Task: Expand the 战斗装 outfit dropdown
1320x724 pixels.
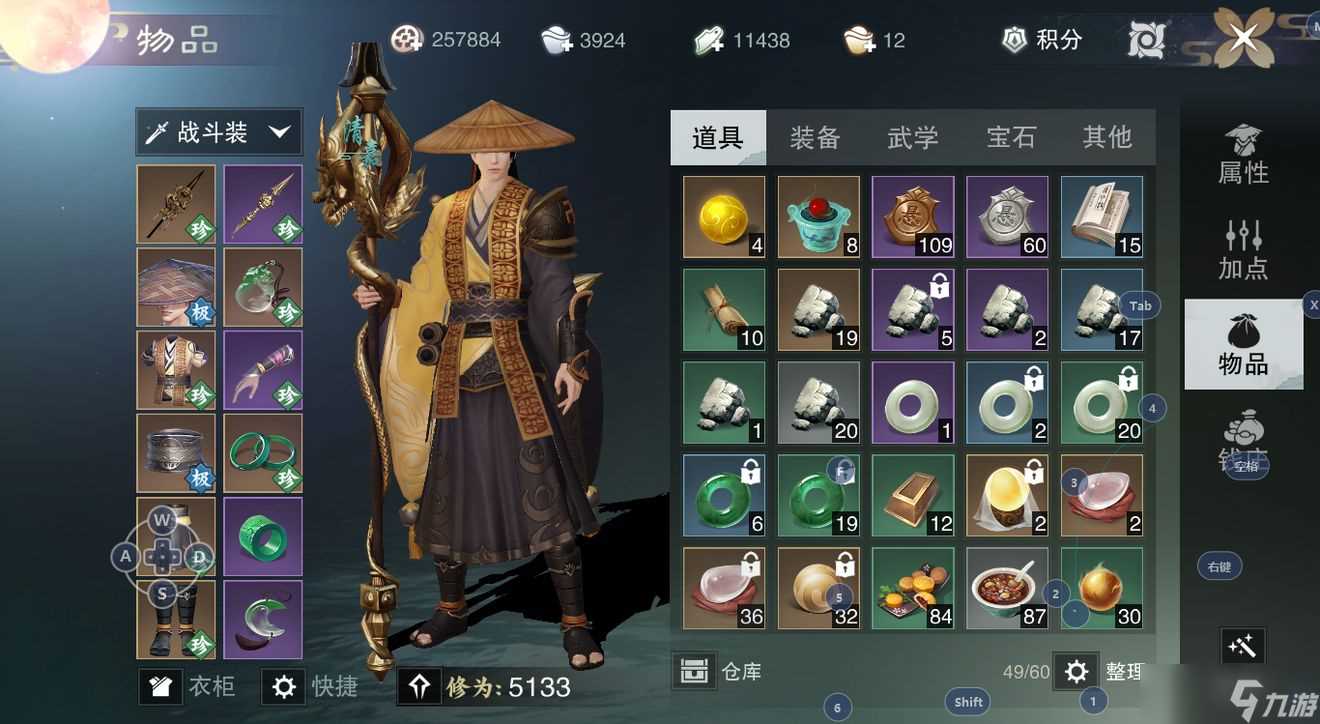Action: tap(218, 131)
